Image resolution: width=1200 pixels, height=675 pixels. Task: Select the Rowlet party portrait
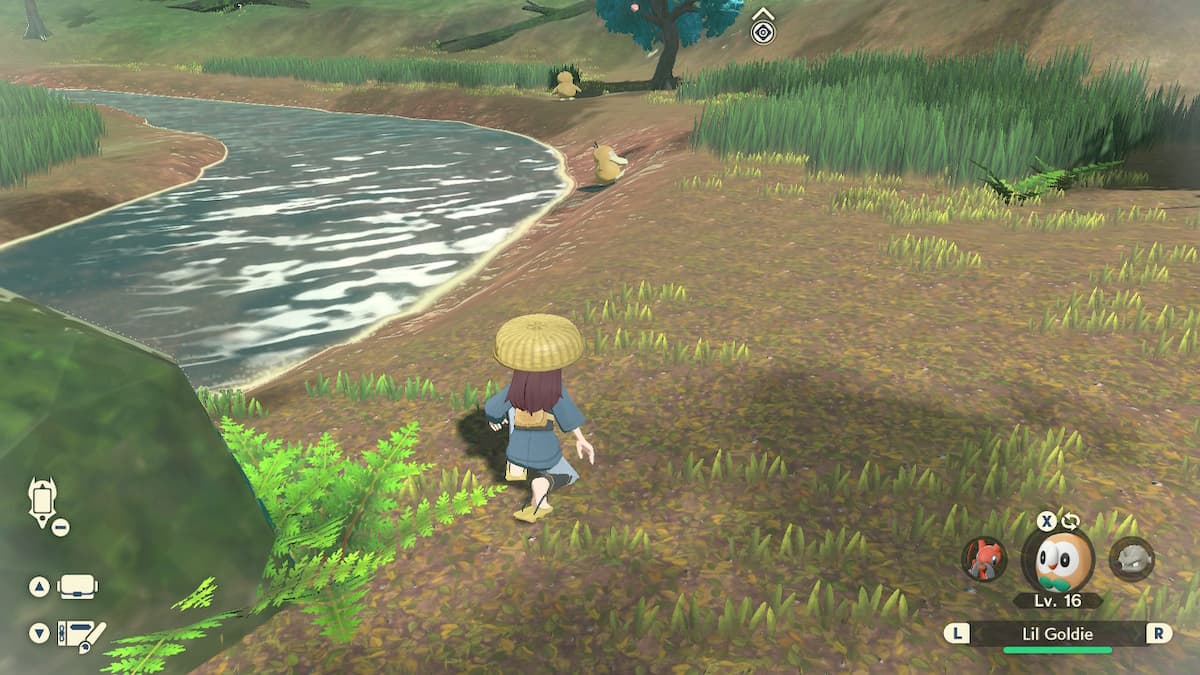click(x=1057, y=560)
